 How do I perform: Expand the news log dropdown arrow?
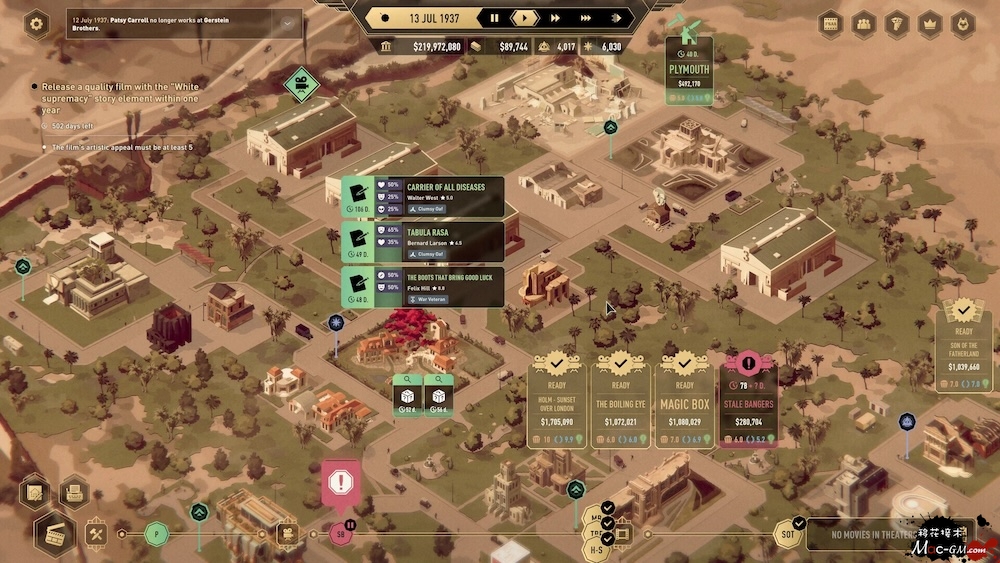click(288, 23)
